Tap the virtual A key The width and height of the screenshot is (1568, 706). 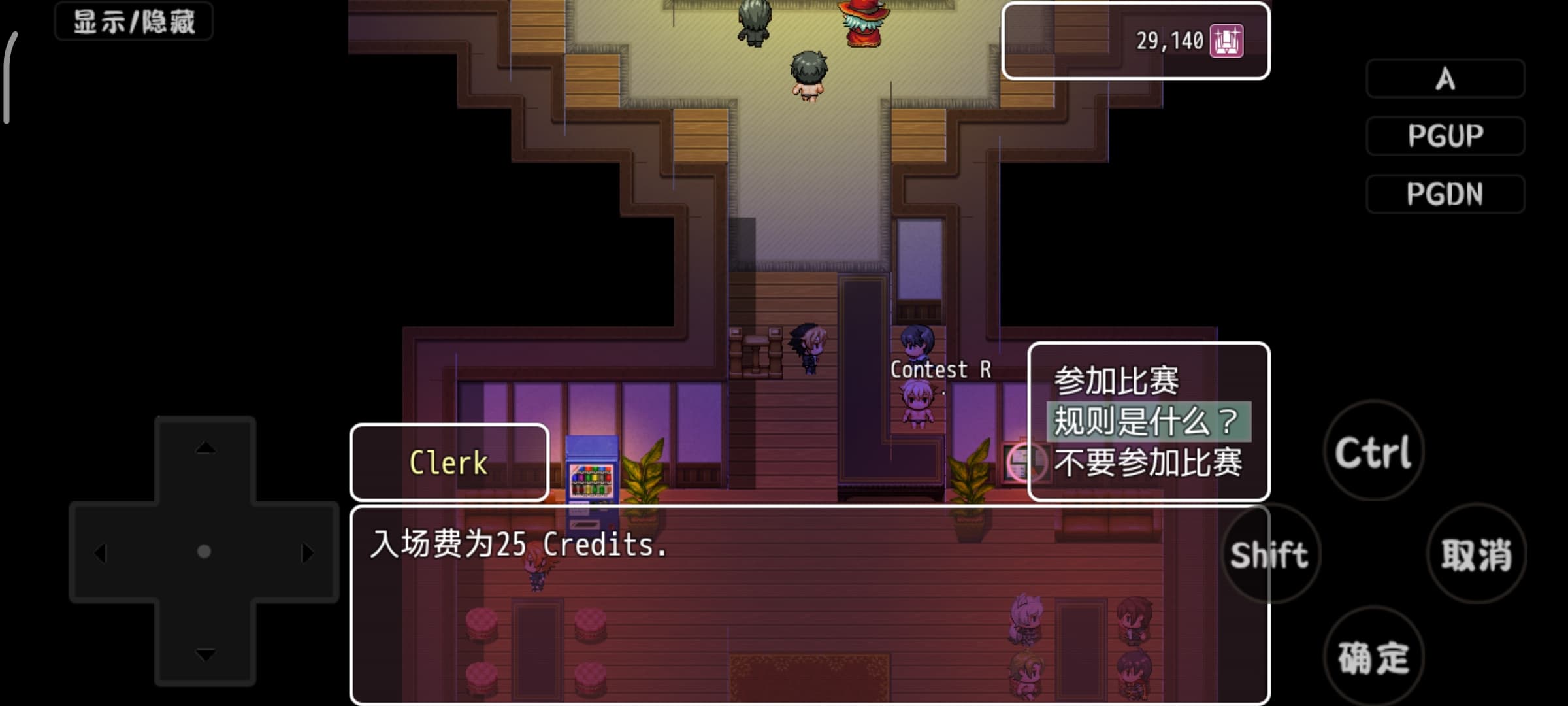coord(1445,79)
